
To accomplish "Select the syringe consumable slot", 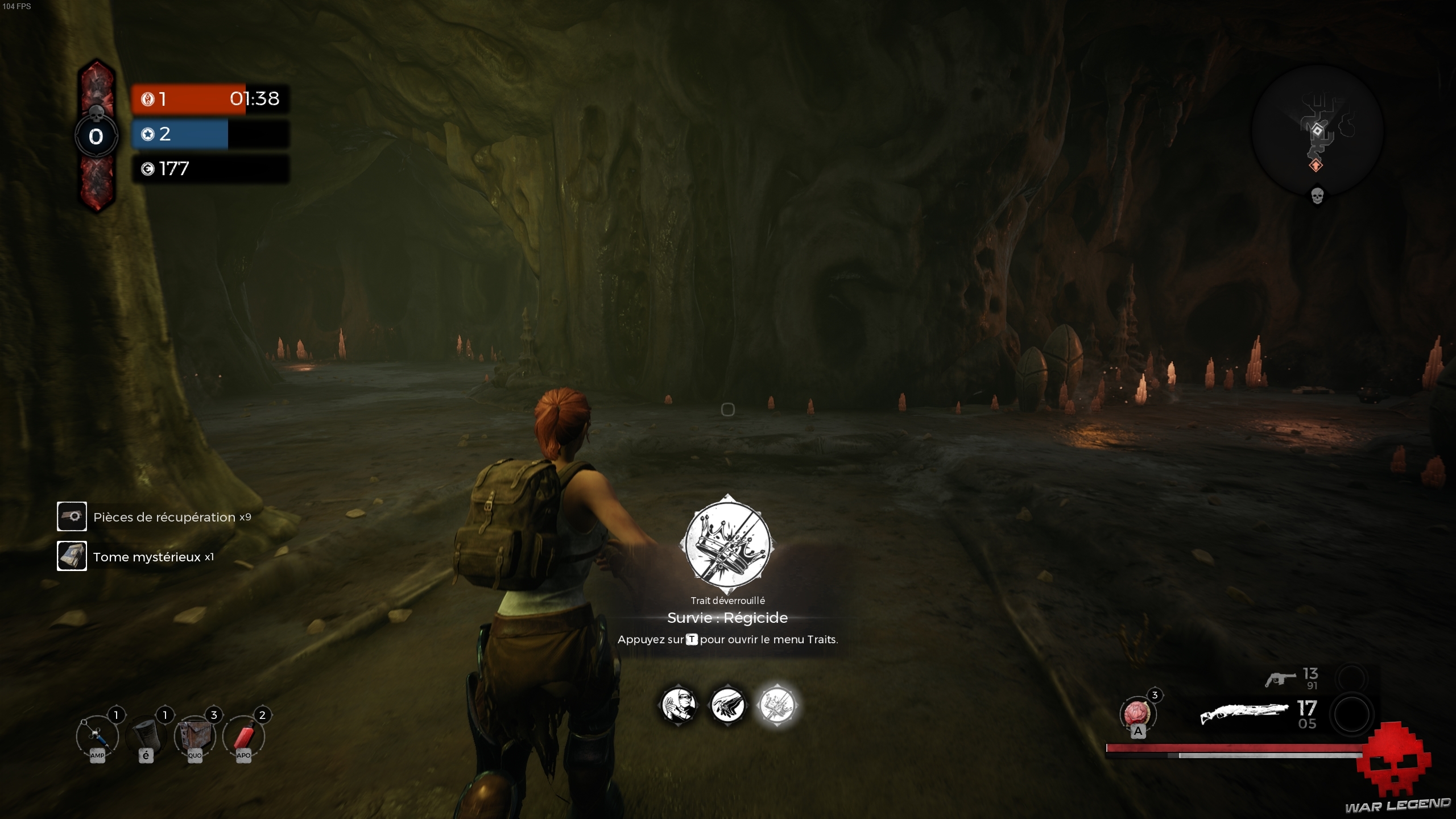I will (x=97, y=737).
